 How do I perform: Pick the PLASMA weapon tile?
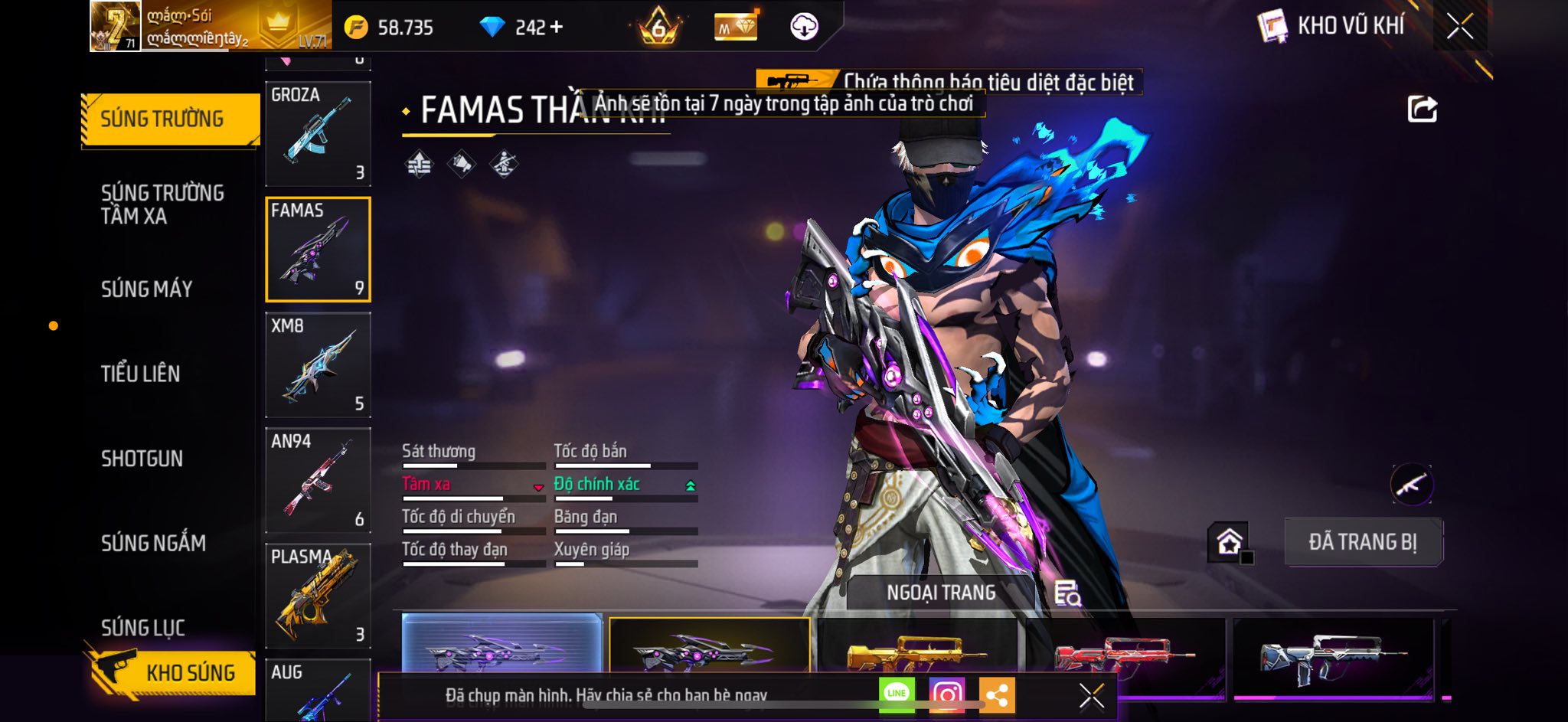[318, 596]
